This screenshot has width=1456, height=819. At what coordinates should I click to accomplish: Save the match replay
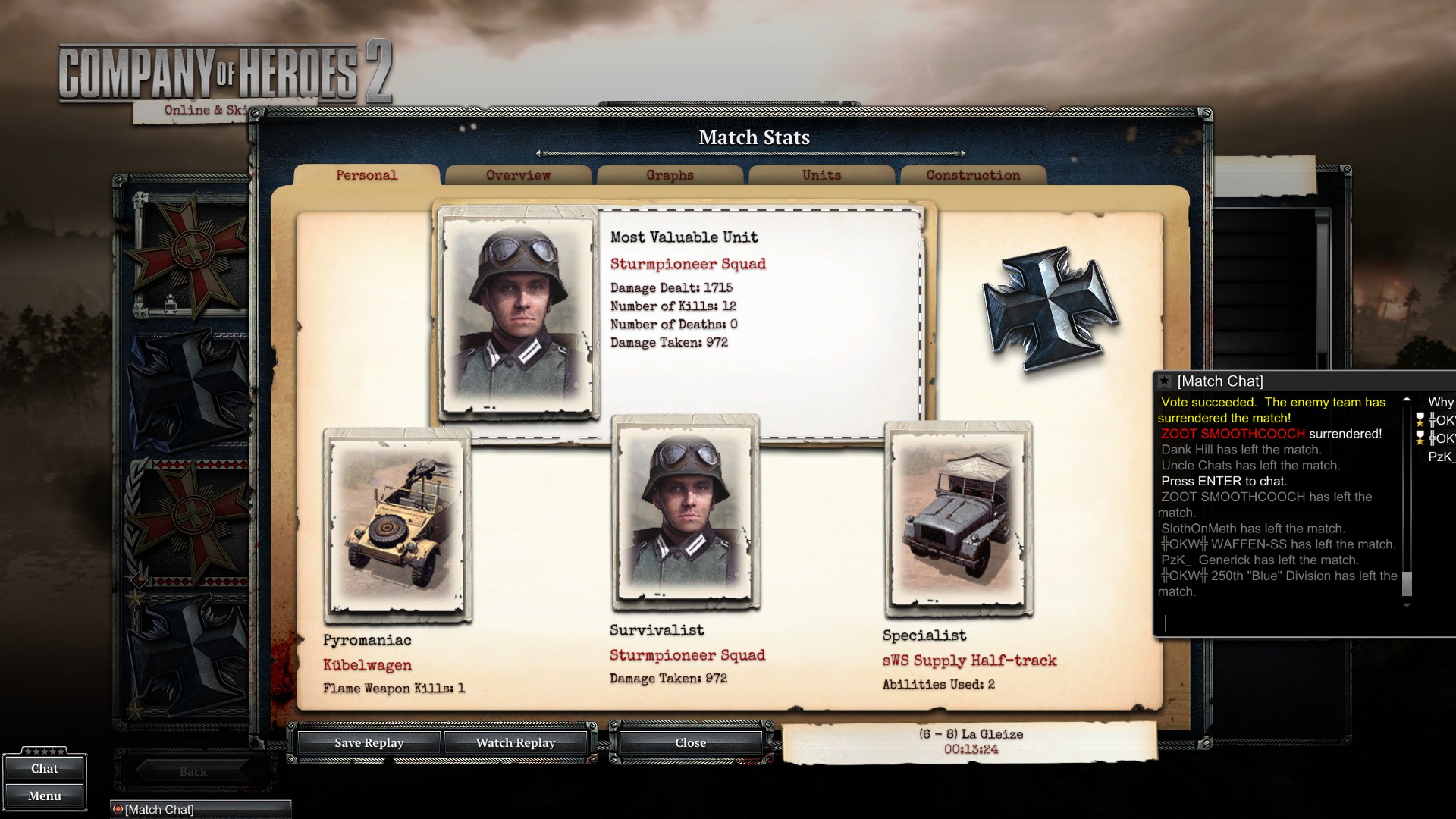(369, 742)
